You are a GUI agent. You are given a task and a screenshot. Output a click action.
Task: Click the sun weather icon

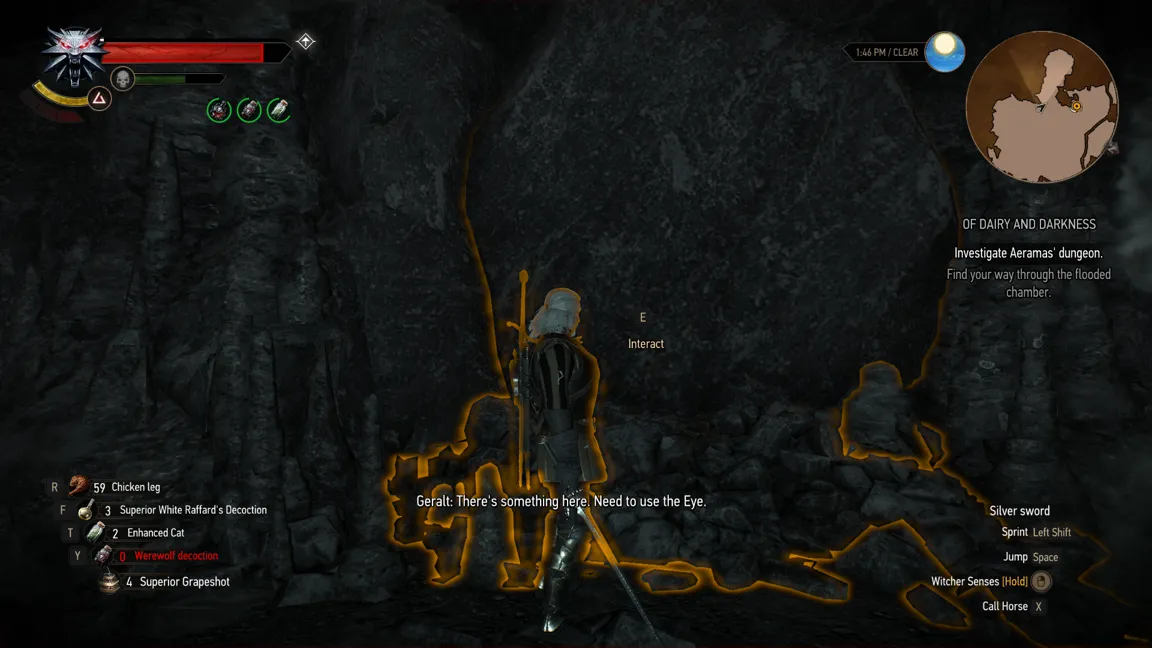click(944, 51)
